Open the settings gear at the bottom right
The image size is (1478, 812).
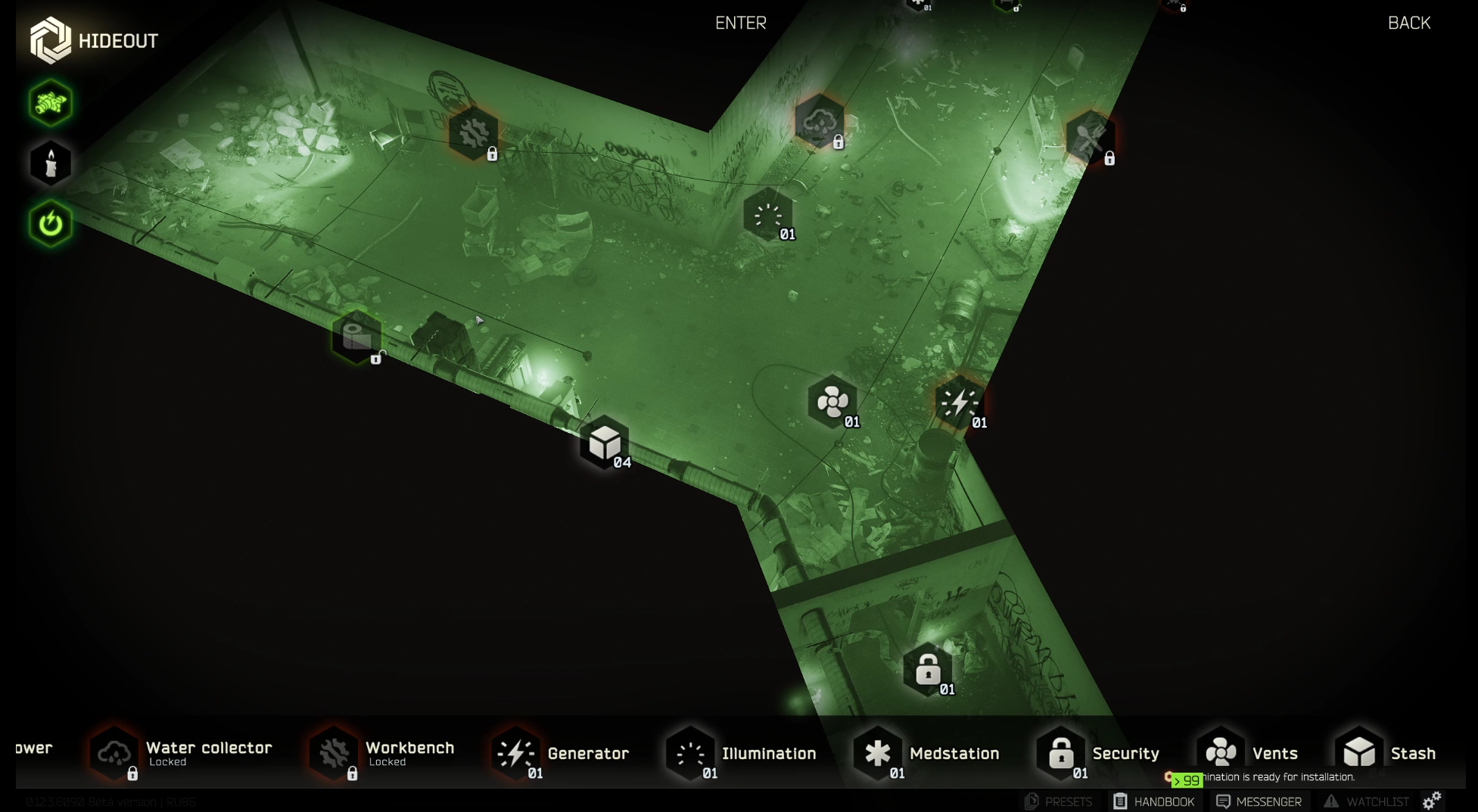(x=1431, y=800)
